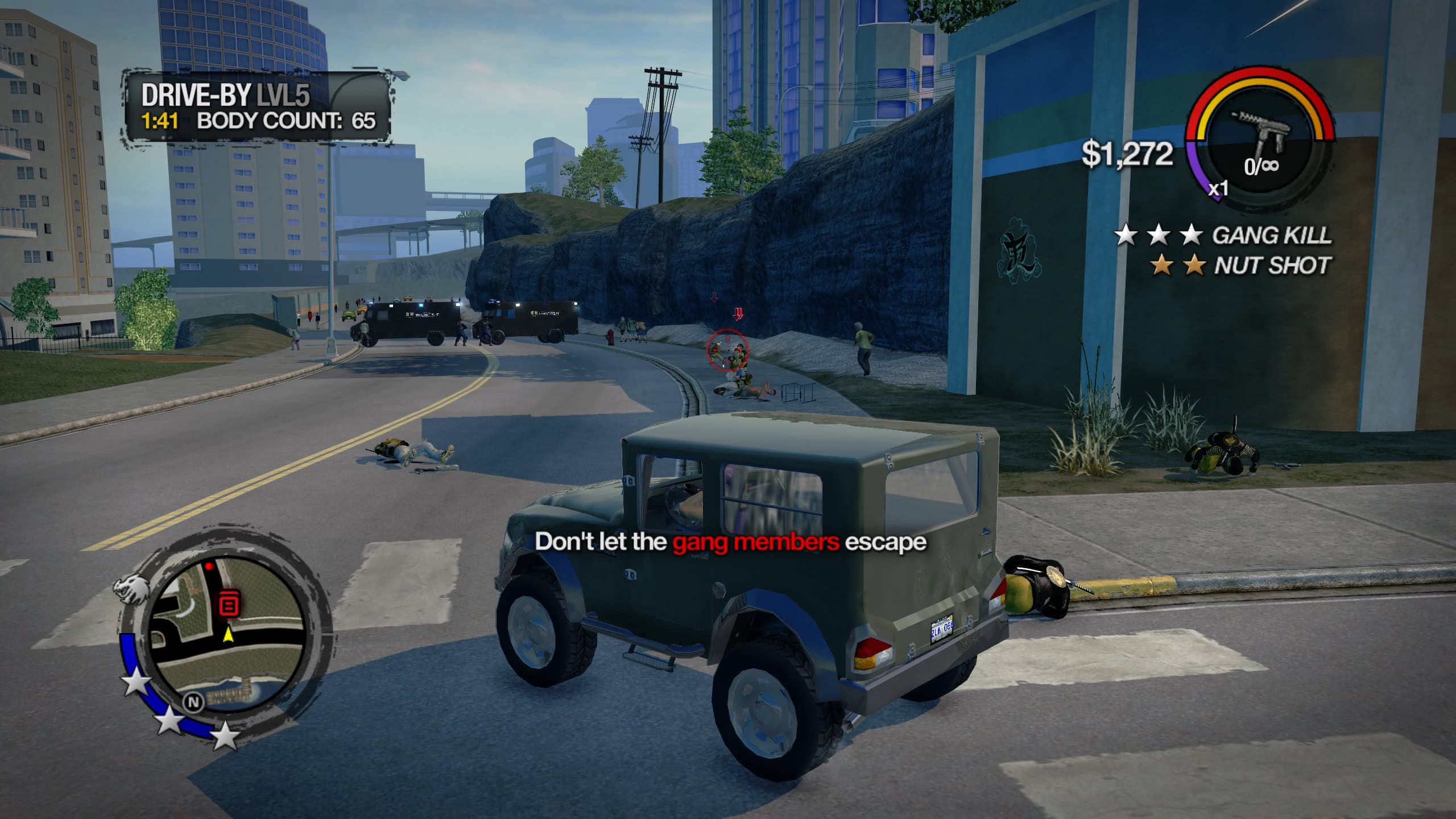Click the red activity marker on minimap
Screen dimensions: 1456x819
point(229,604)
